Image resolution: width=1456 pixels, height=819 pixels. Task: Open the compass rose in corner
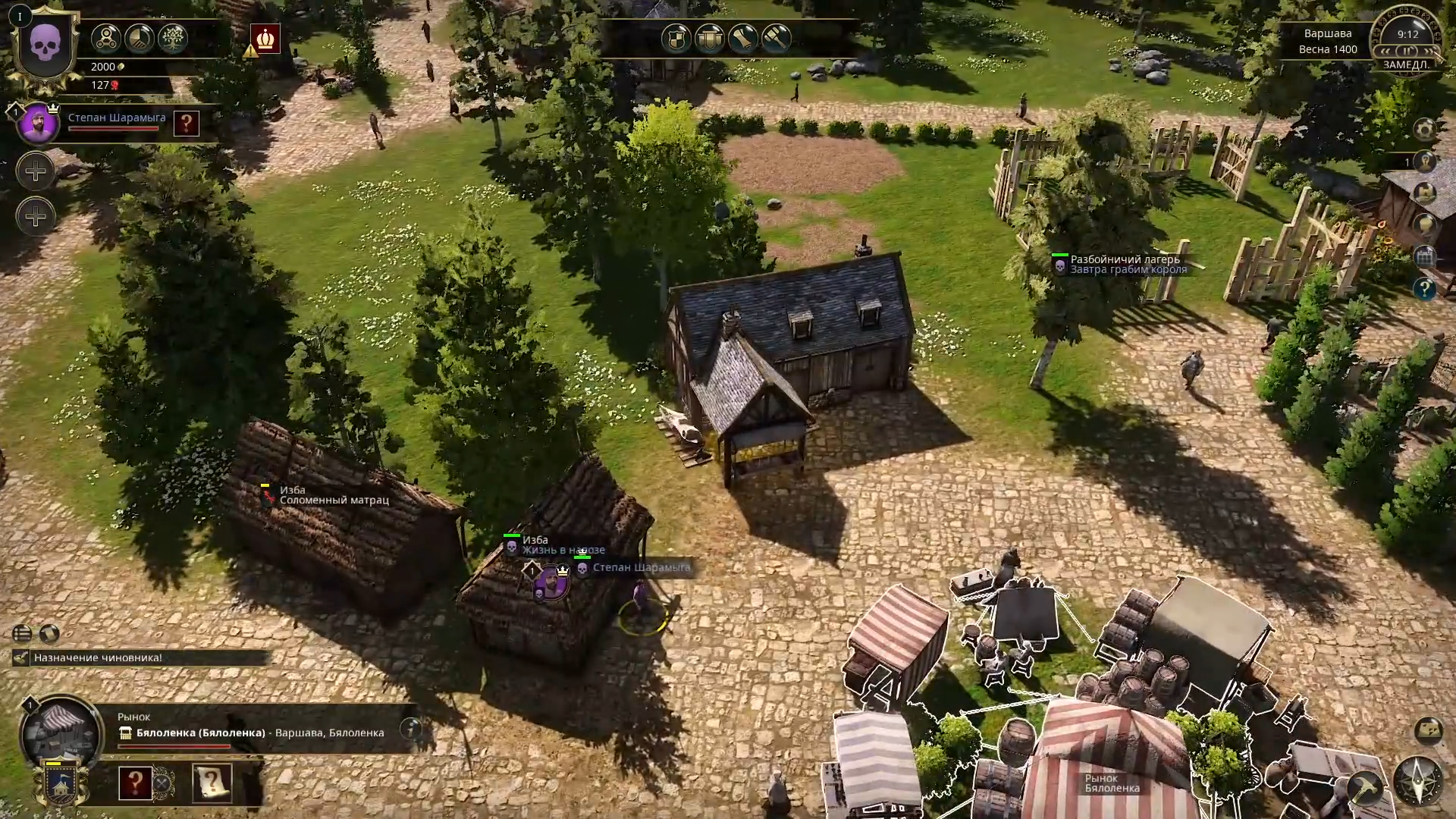pos(1418,781)
